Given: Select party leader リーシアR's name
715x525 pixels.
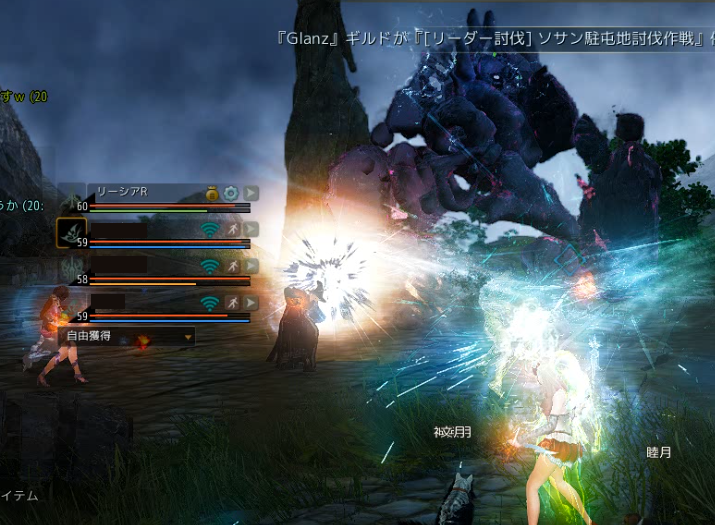Looking at the screenshot, I should point(120,192).
